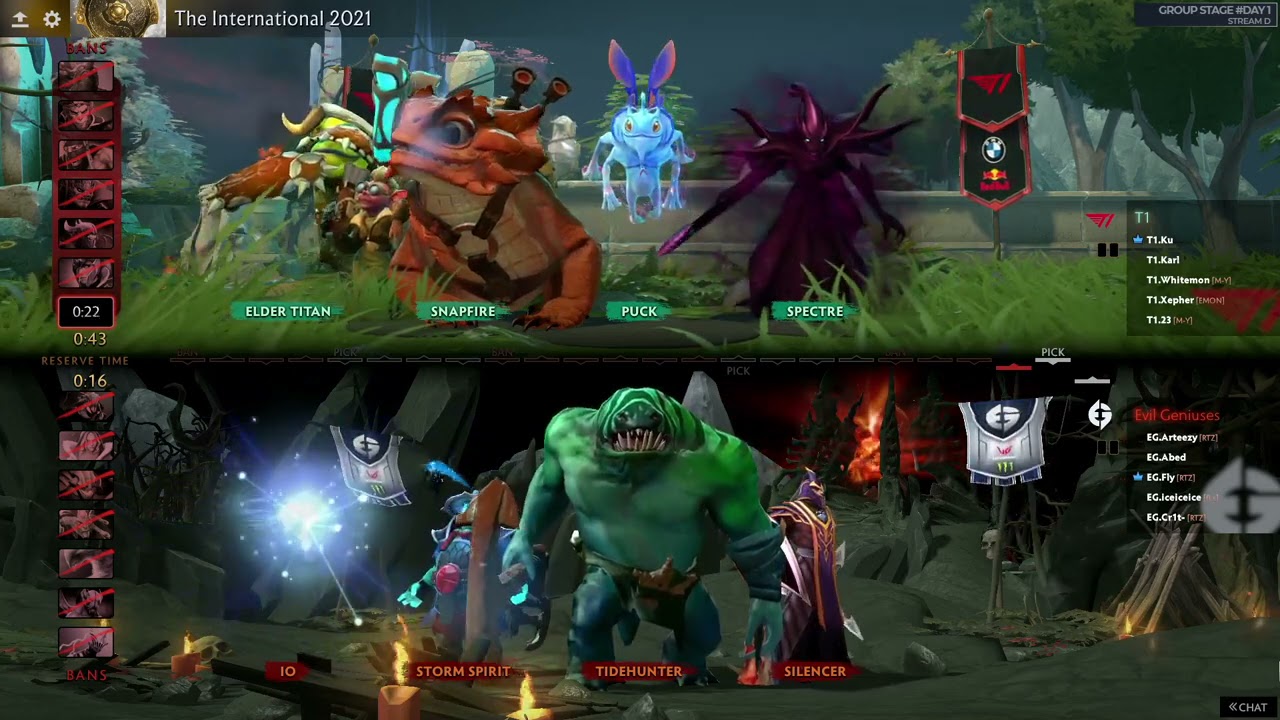
Task: Select player T1.Xepher in roster
Action: 1170,300
